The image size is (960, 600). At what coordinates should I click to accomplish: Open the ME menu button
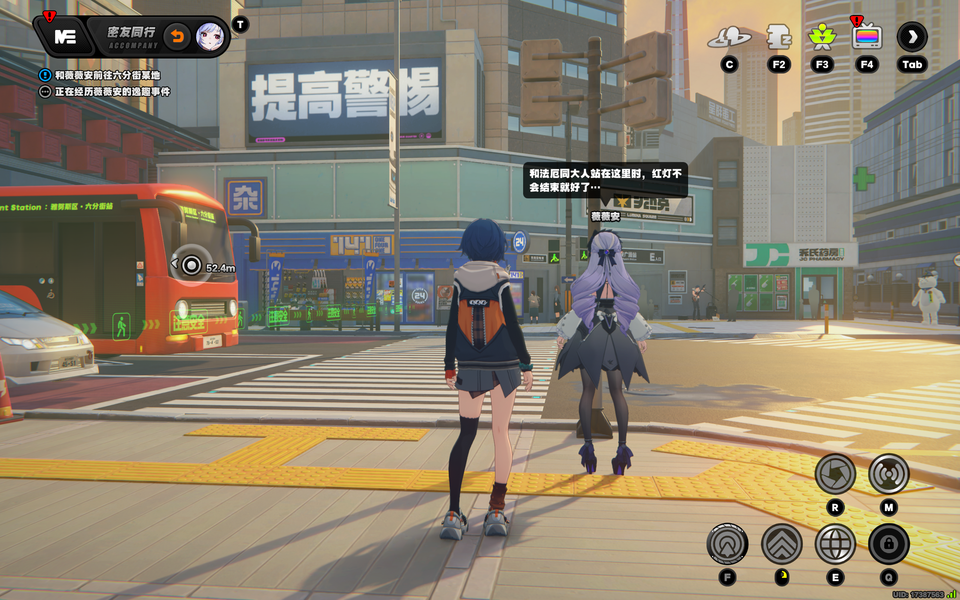pos(64,37)
